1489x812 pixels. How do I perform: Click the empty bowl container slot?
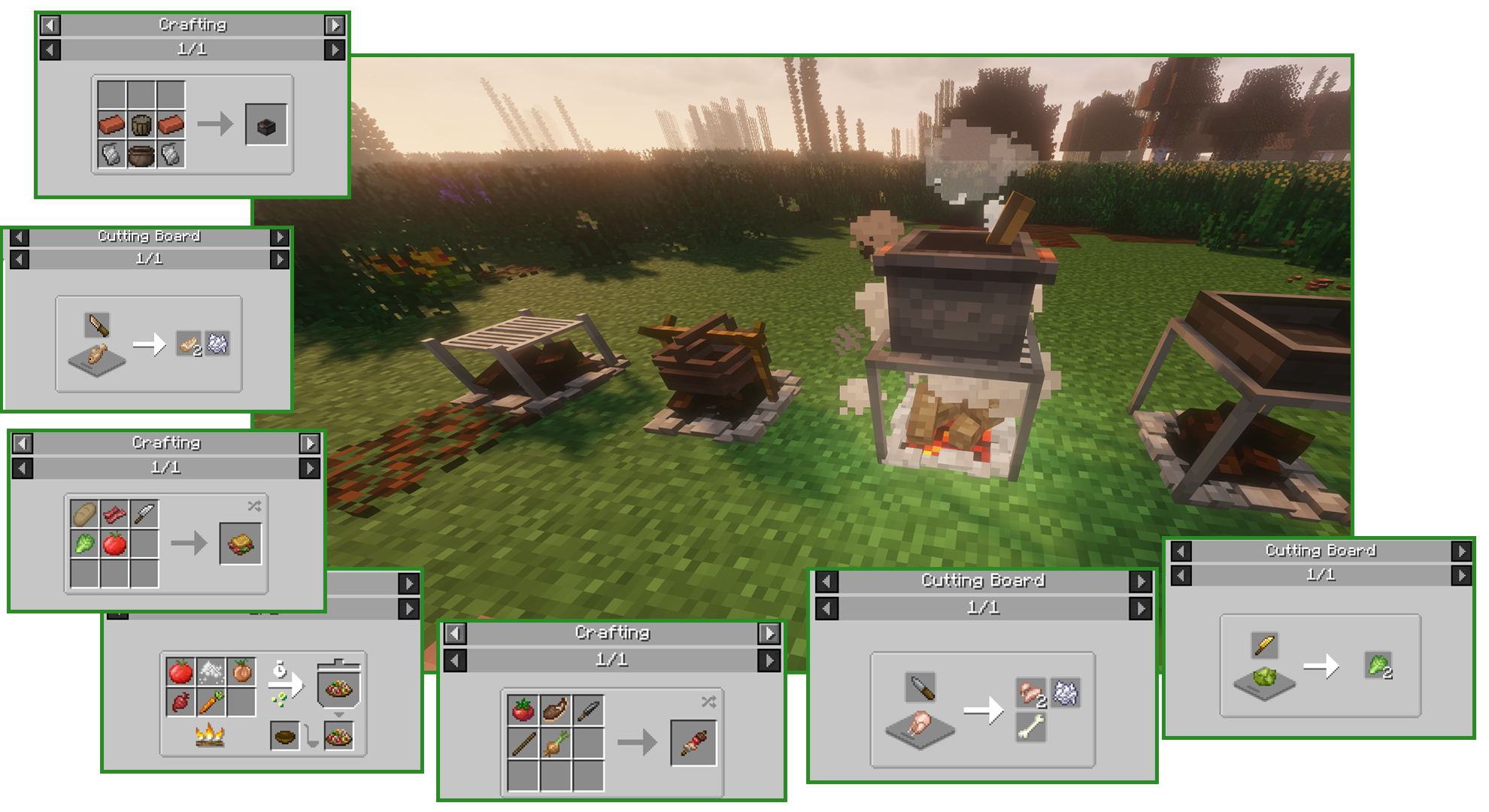coord(285,736)
